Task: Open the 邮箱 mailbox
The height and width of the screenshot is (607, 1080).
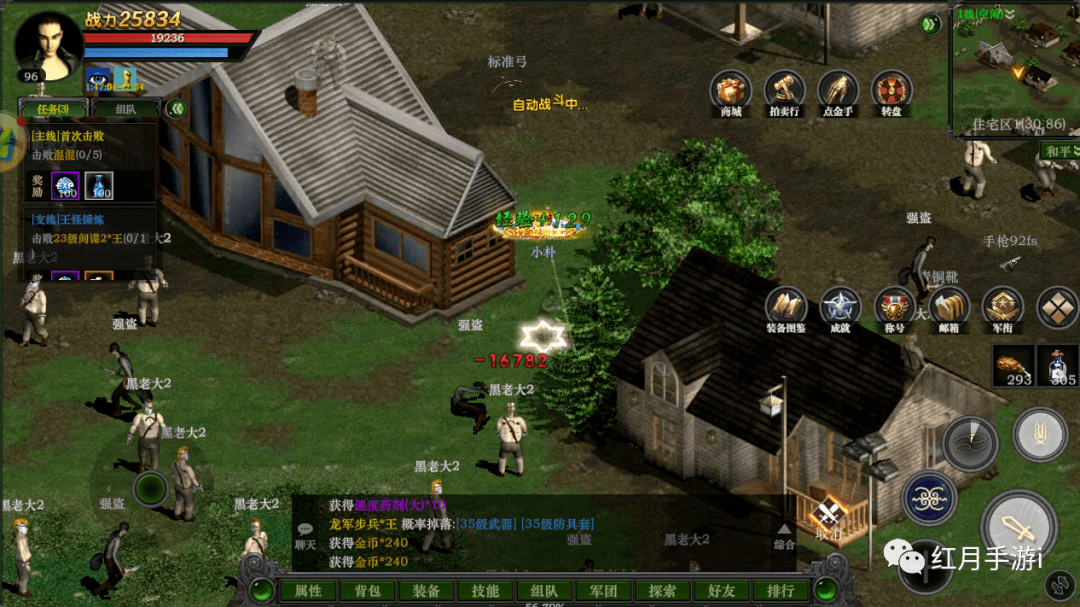Action: 948,308
